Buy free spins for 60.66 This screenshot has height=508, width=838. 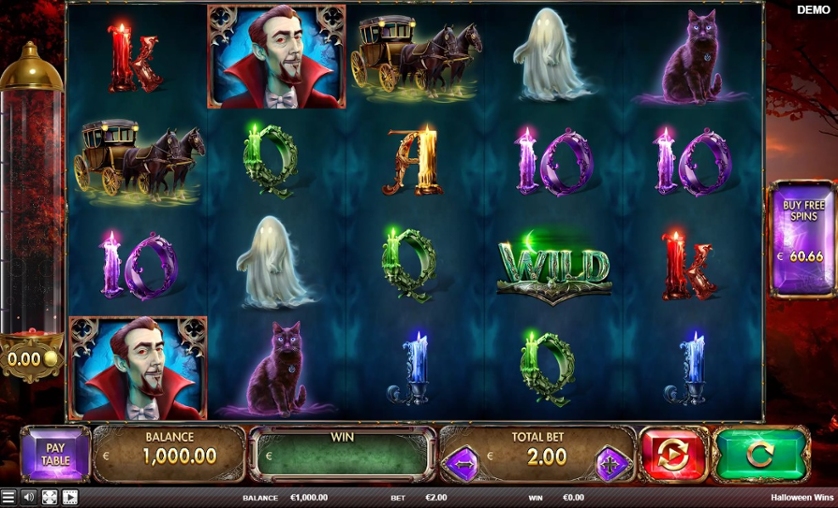[803, 240]
